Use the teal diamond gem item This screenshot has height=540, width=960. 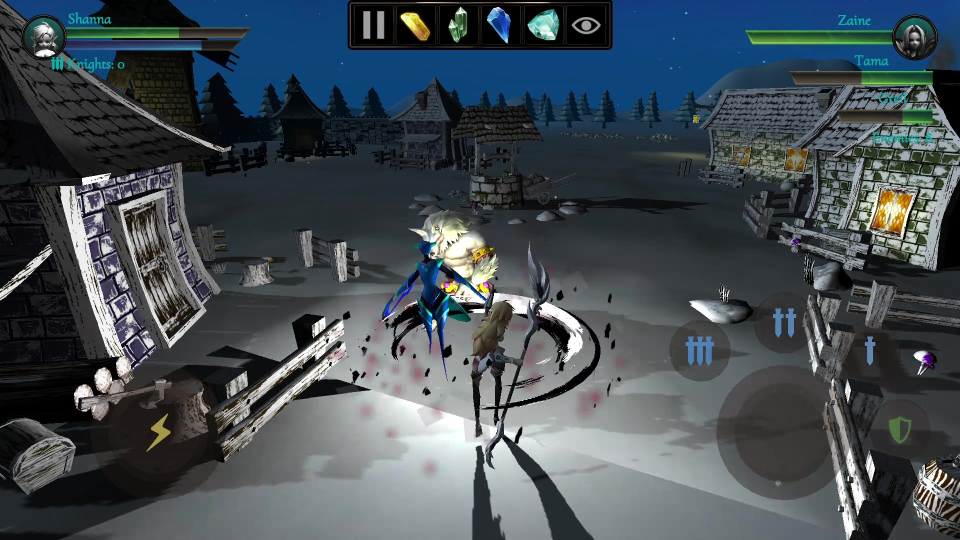[x=543, y=25]
